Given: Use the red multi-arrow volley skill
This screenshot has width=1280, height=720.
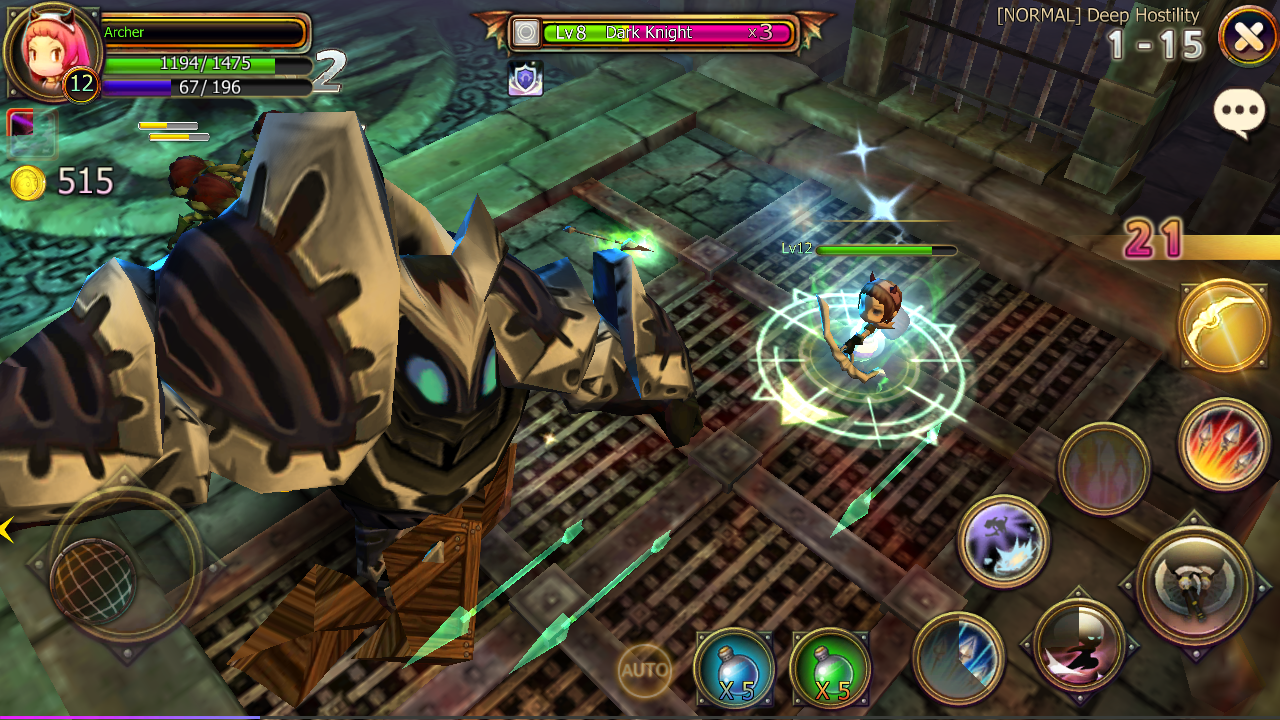Looking at the screenshot, I should [1224, 442].
